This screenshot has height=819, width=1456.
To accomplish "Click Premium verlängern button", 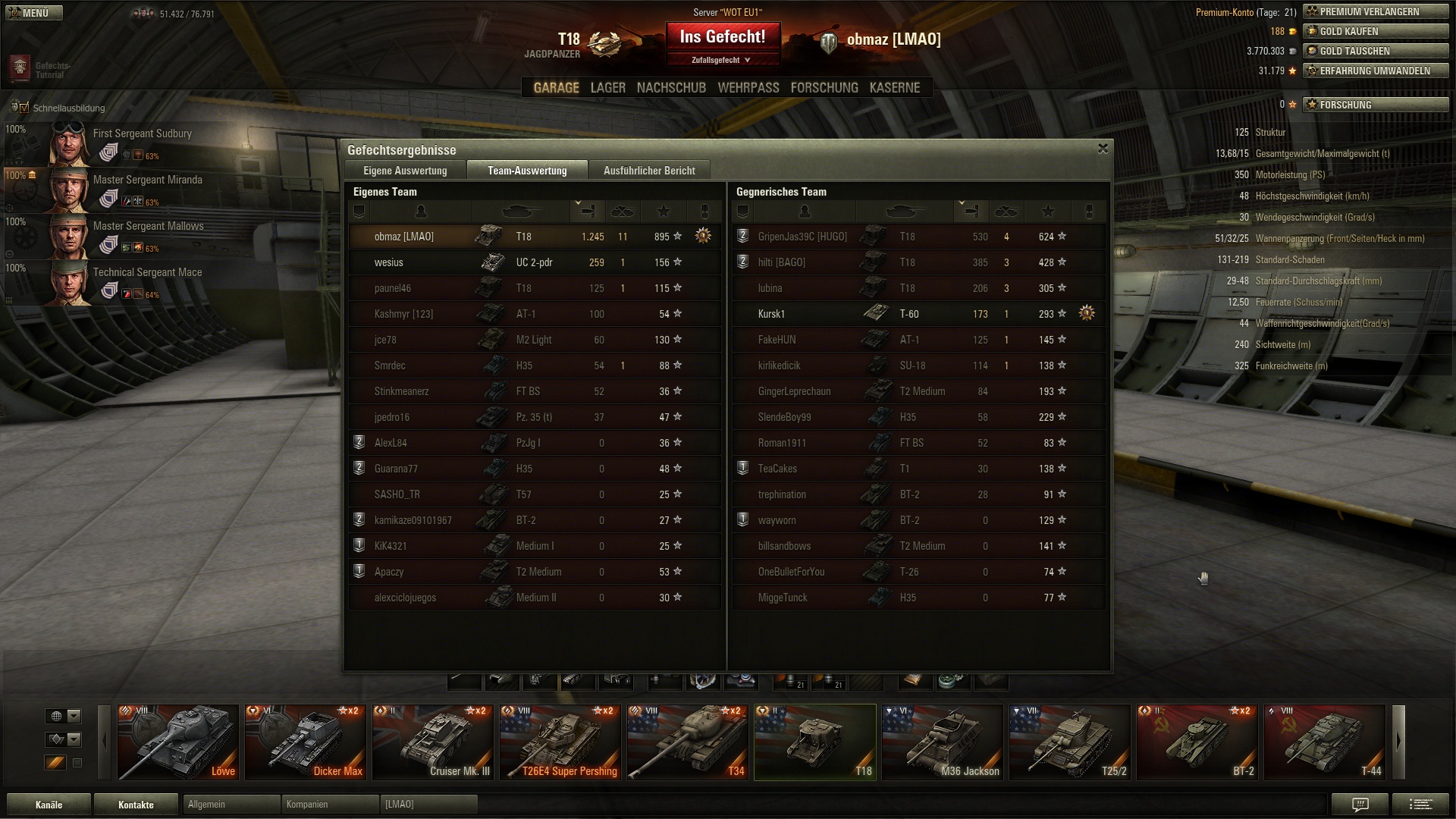I will [1376, 11].
